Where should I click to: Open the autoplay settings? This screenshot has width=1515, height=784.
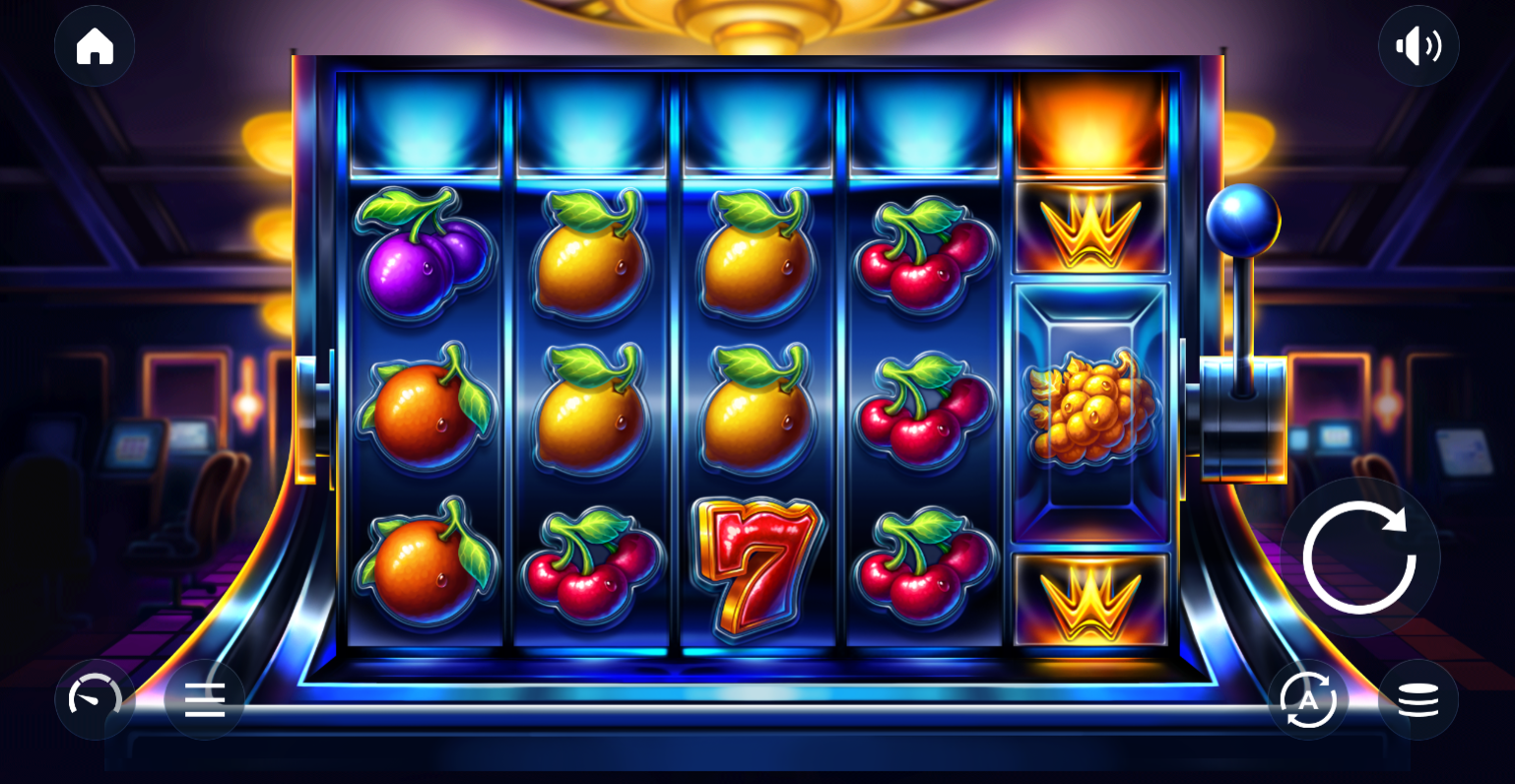(1308, 699)
